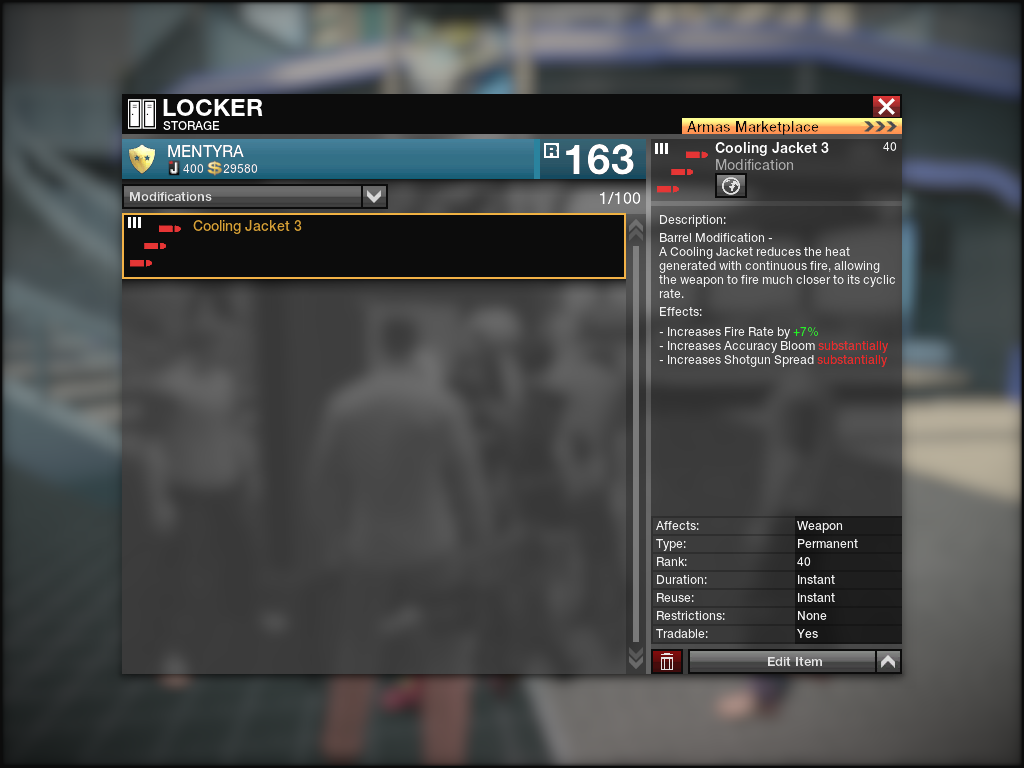The image size is (1024, 768).
Task: Select the Cooling Jacket 3 list row
Action: tap(373, 246)
